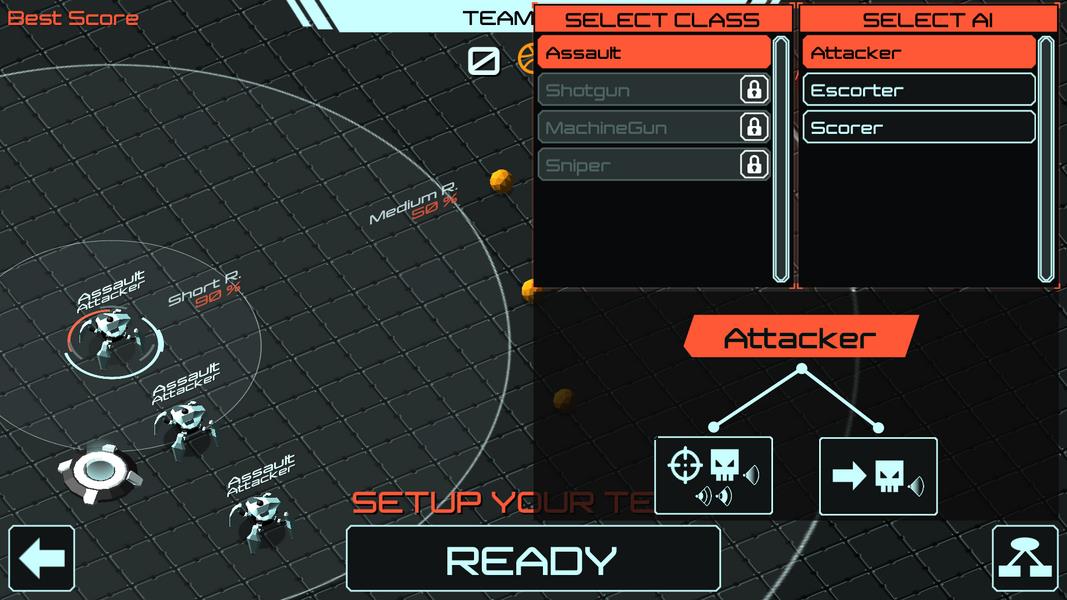Viewport: 1067px width, 600px height.
Task: Open the behavior tree icon button
Action: pyautogui.click(x=1025, y=559)
